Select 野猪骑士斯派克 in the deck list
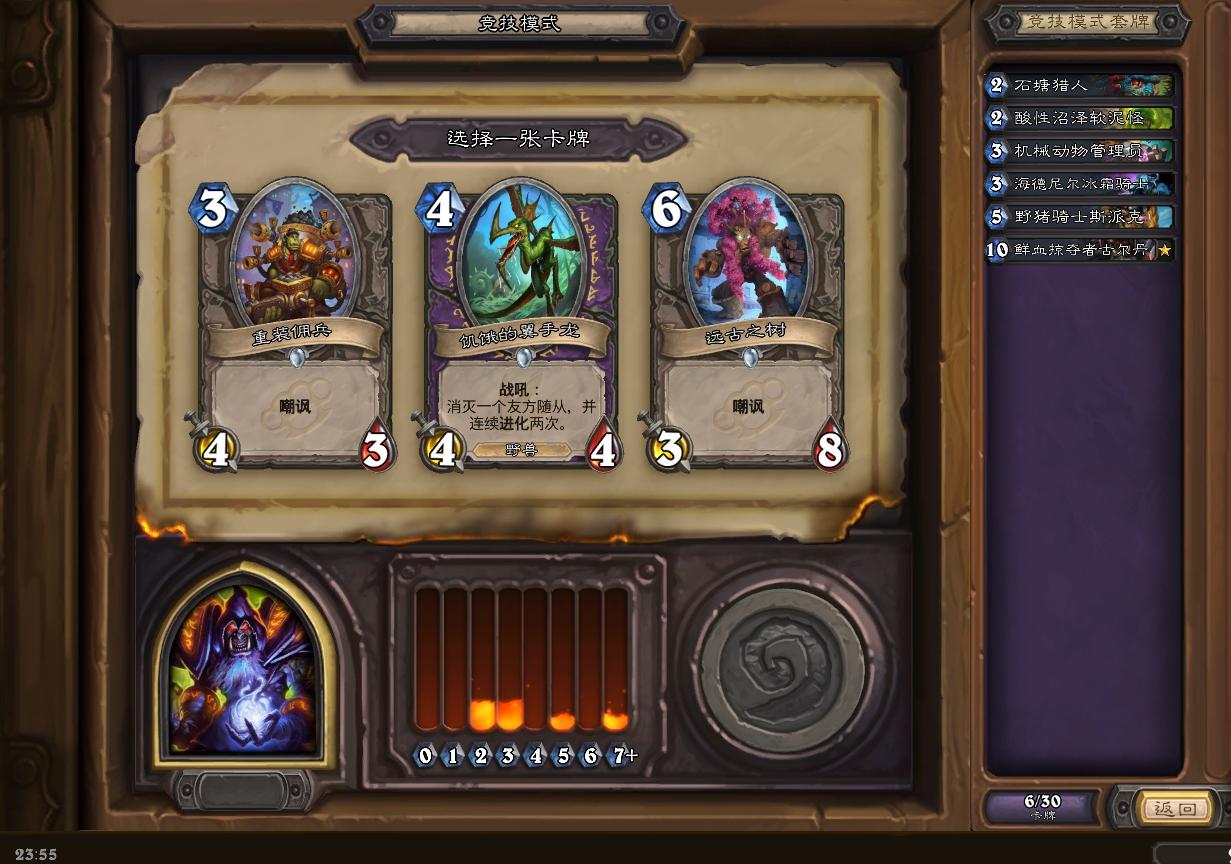The height and width of the screenshot is (864, 1231). tap(1080, 217)
